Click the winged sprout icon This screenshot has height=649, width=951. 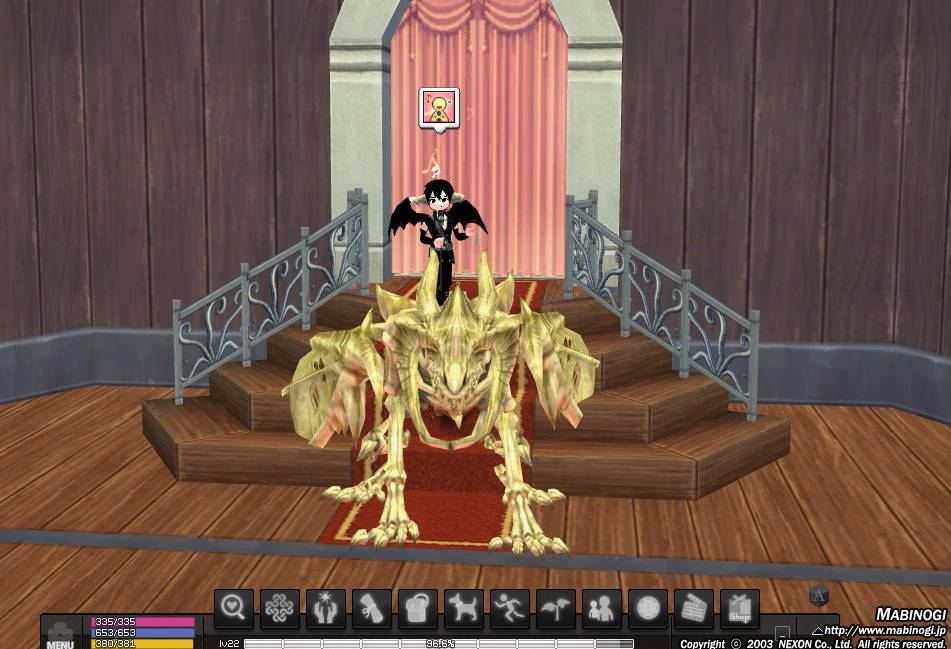[556, 608]
